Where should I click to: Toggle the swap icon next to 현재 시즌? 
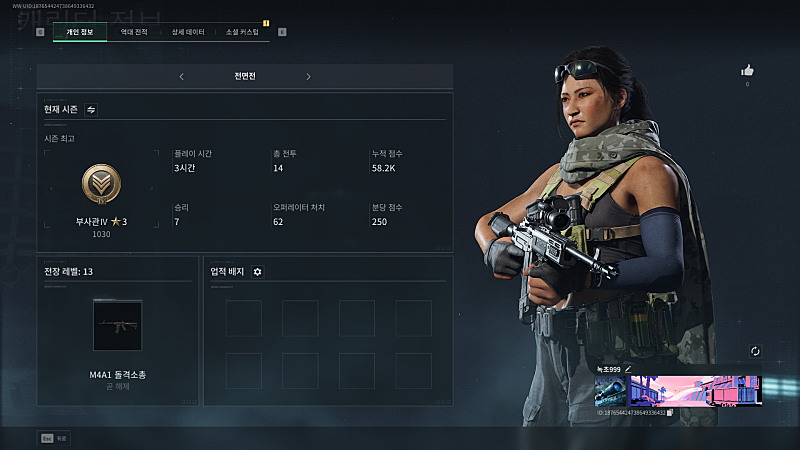tap(91, 109)
